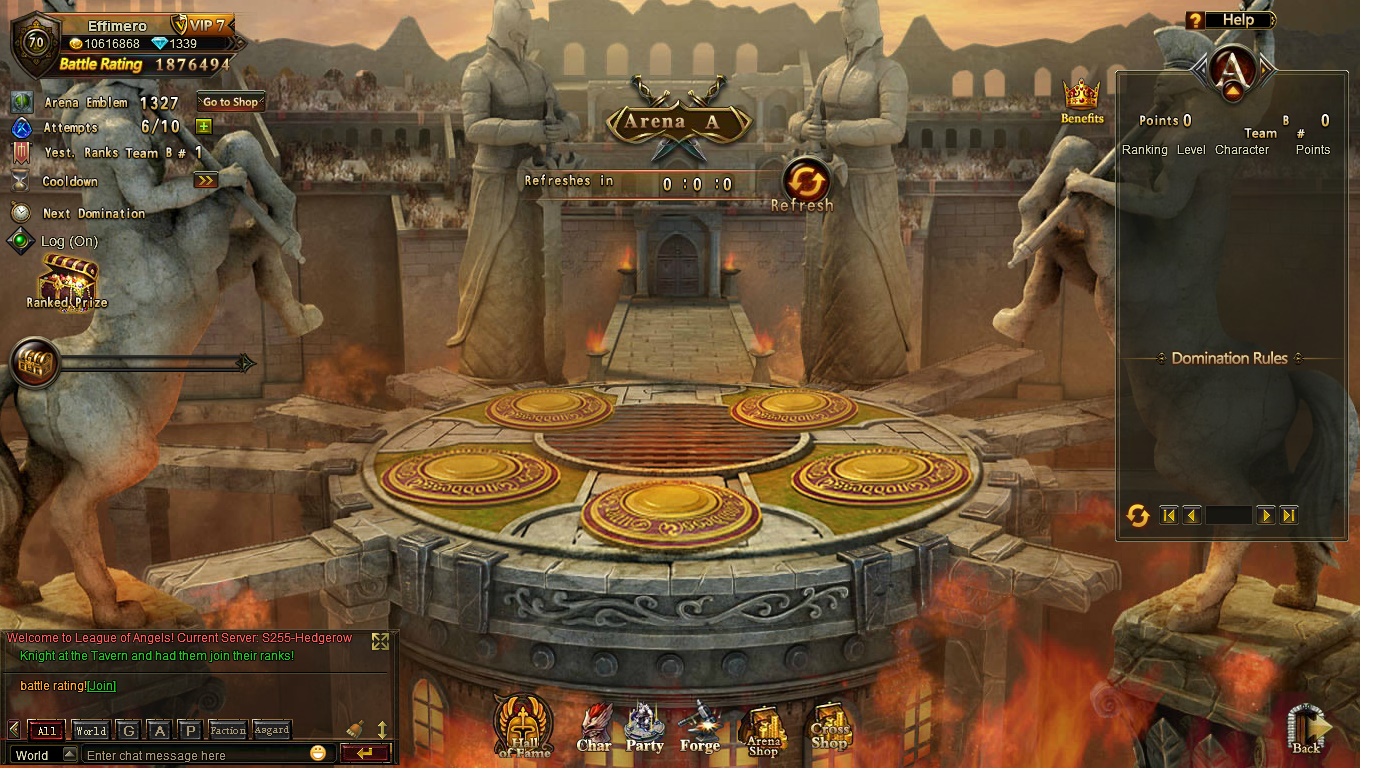The image size is (1386, 774).
Task: Switch chat to Faction tab
Action: [227, 730]
